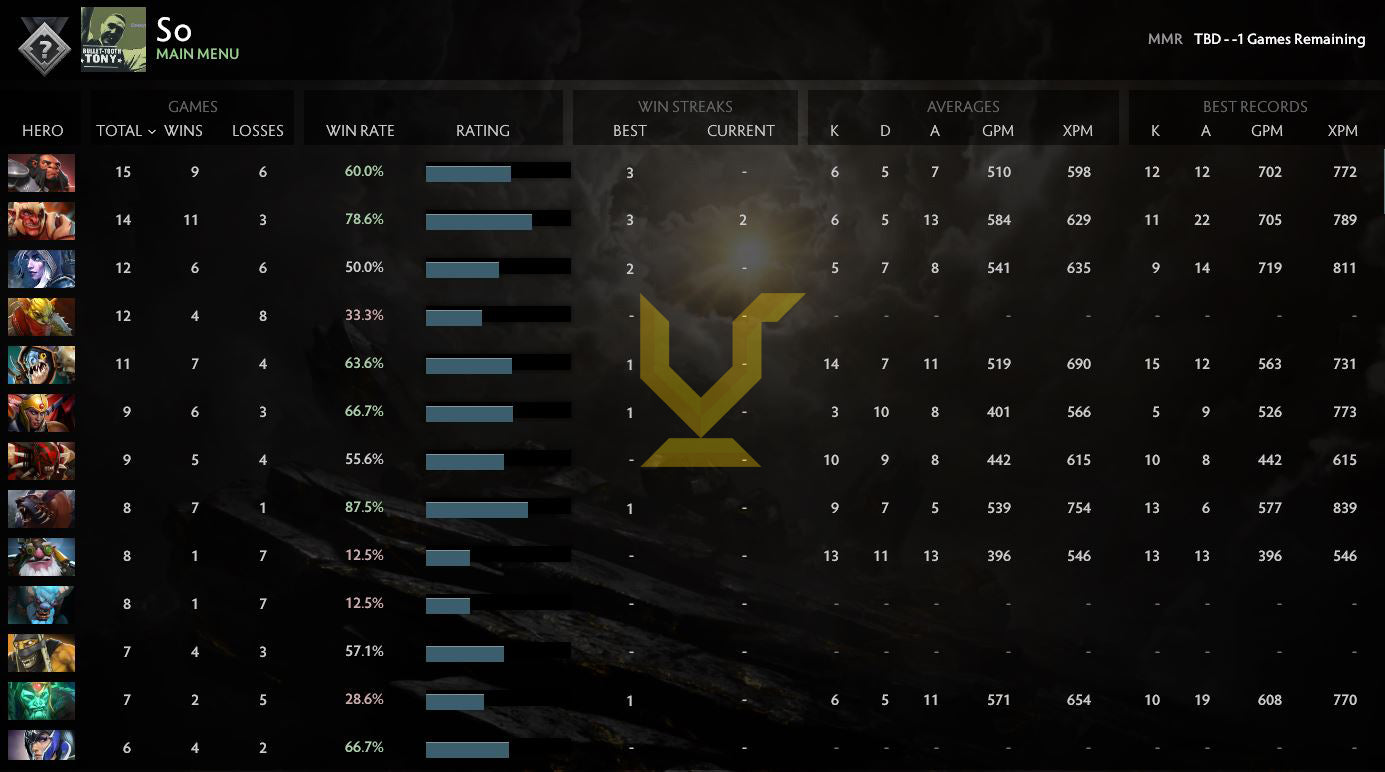Select the hero portrait with 87.5% win rate
Screen dimensions: 1385x772
41,508
